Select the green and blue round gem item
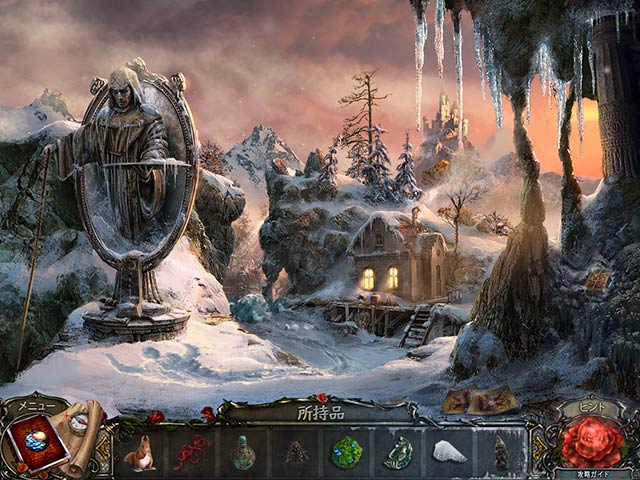The height and width of the screenshot is (480, 640). click(x=346, y=452)
